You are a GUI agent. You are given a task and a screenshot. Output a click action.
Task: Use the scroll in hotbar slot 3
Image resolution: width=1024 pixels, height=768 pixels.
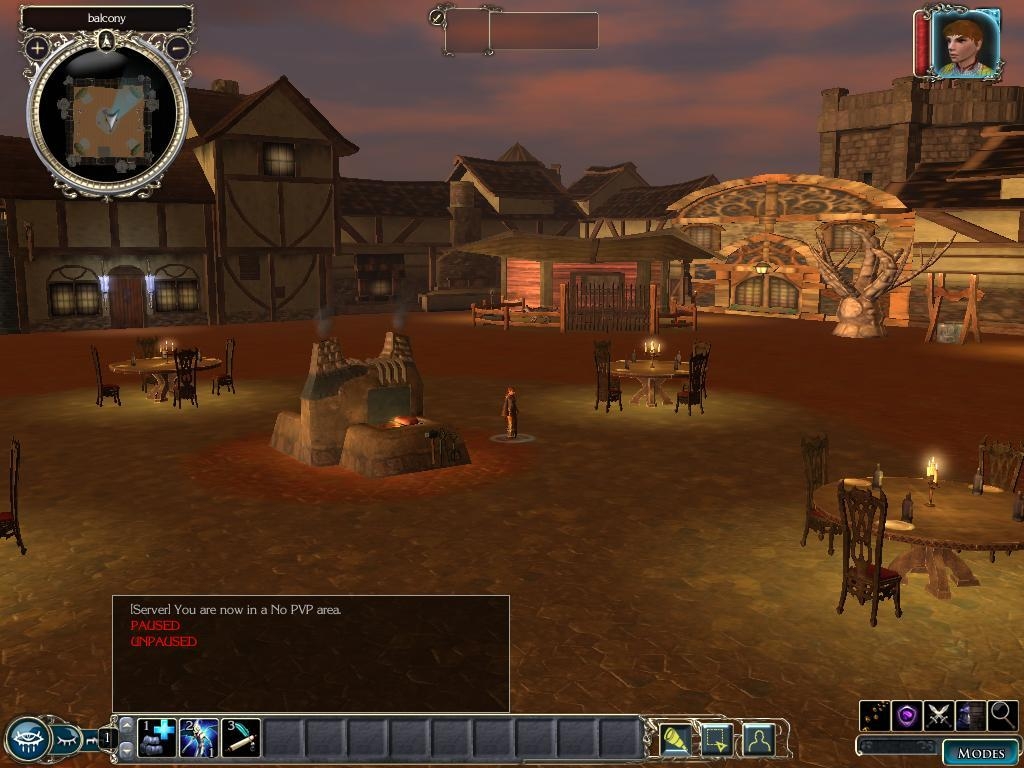tap(241, 739)
